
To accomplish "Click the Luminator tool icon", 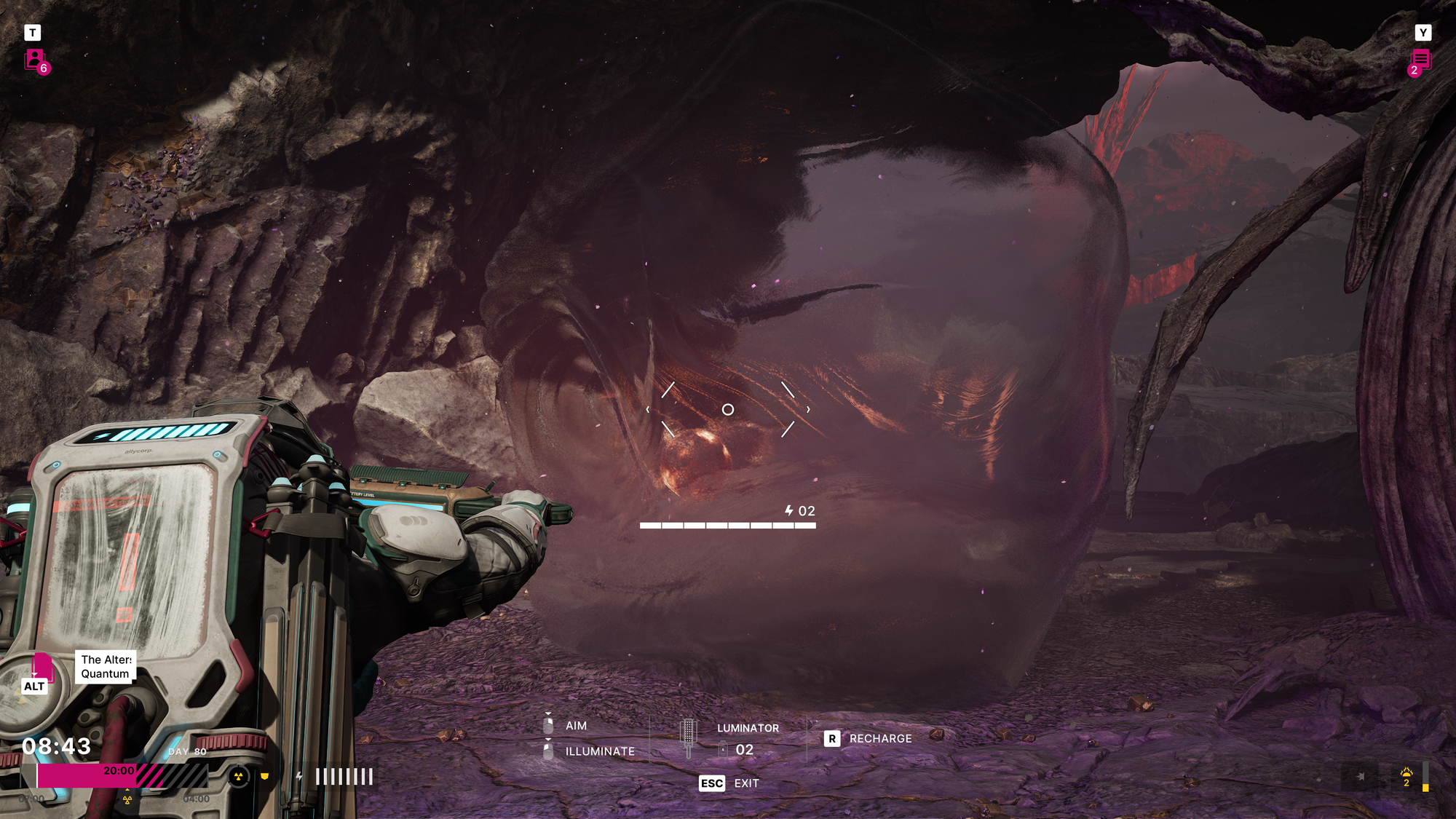I will coord(688,737).
